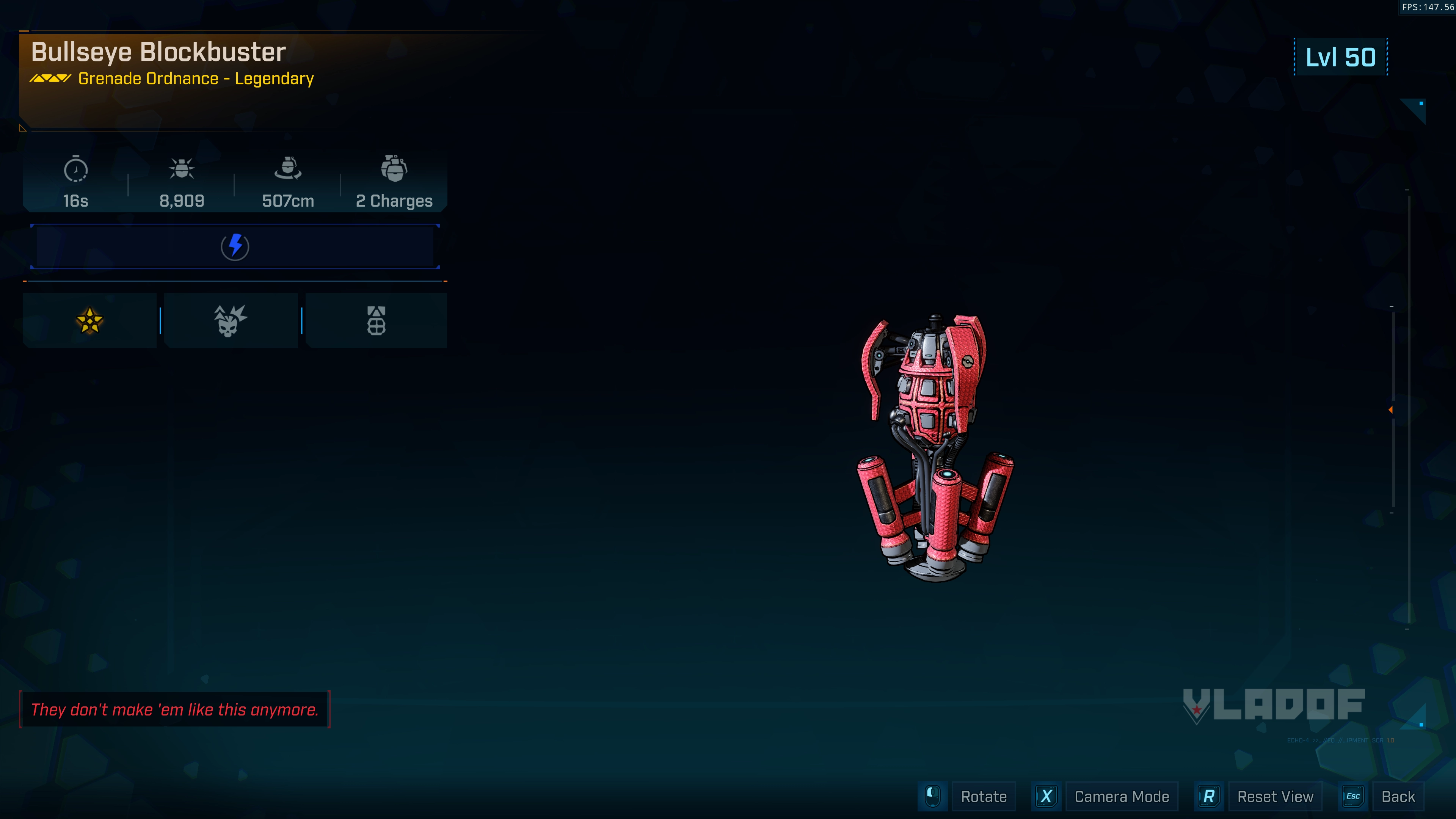This screenshot has height=819, width=1456.
Task: Click the Back button
Action: [x=1397, y=796]
